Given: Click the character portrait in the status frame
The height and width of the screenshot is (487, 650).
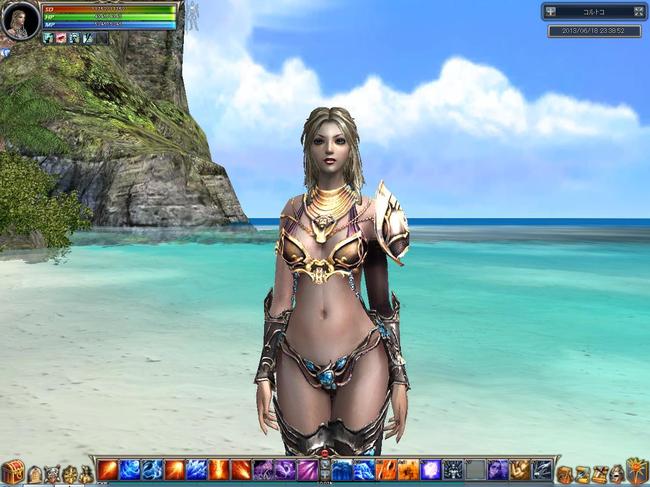Looking at the screenshot, I should coord(18,21).
